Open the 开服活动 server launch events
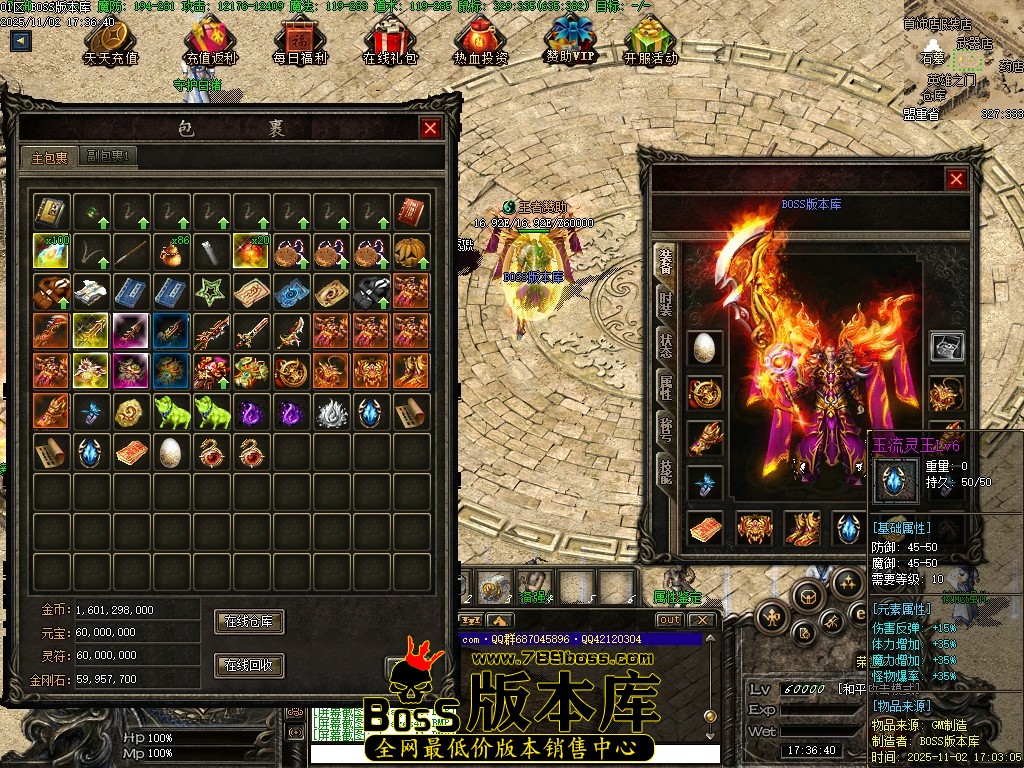 click(650, 42)
